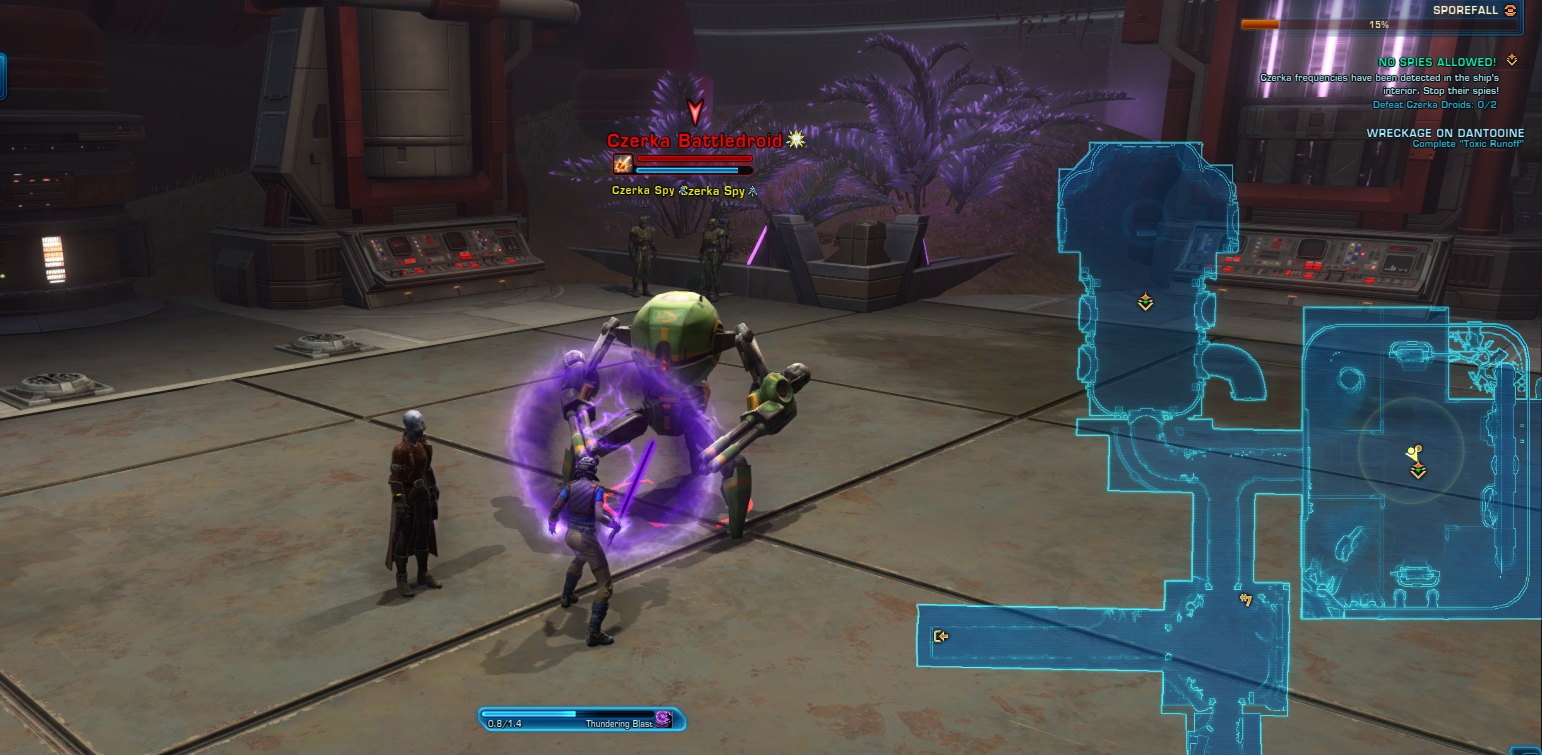Target the Czerka Battledroid nameplate
The image size is (1542, 755).
[694, 141]
